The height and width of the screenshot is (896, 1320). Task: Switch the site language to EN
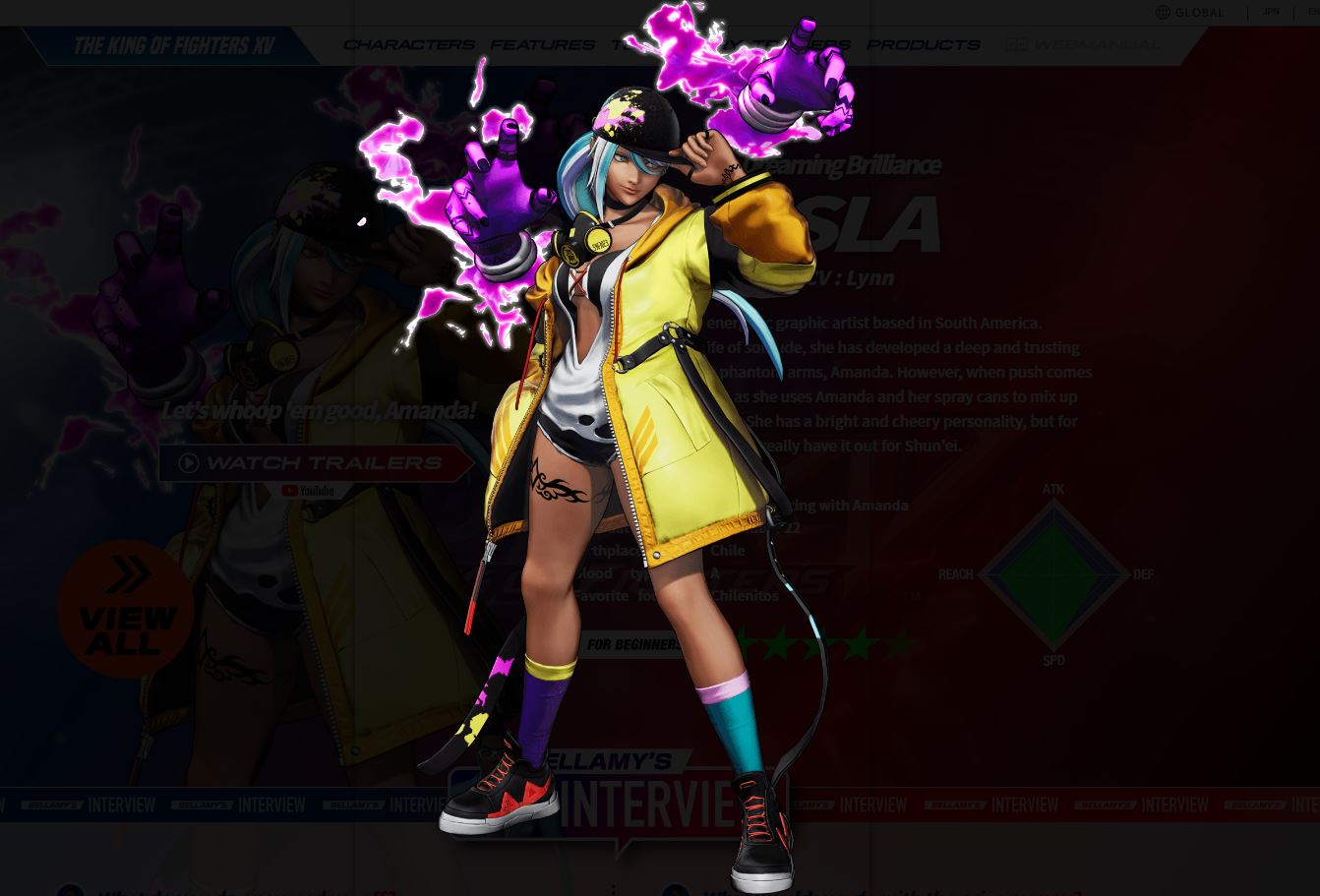1311,12
